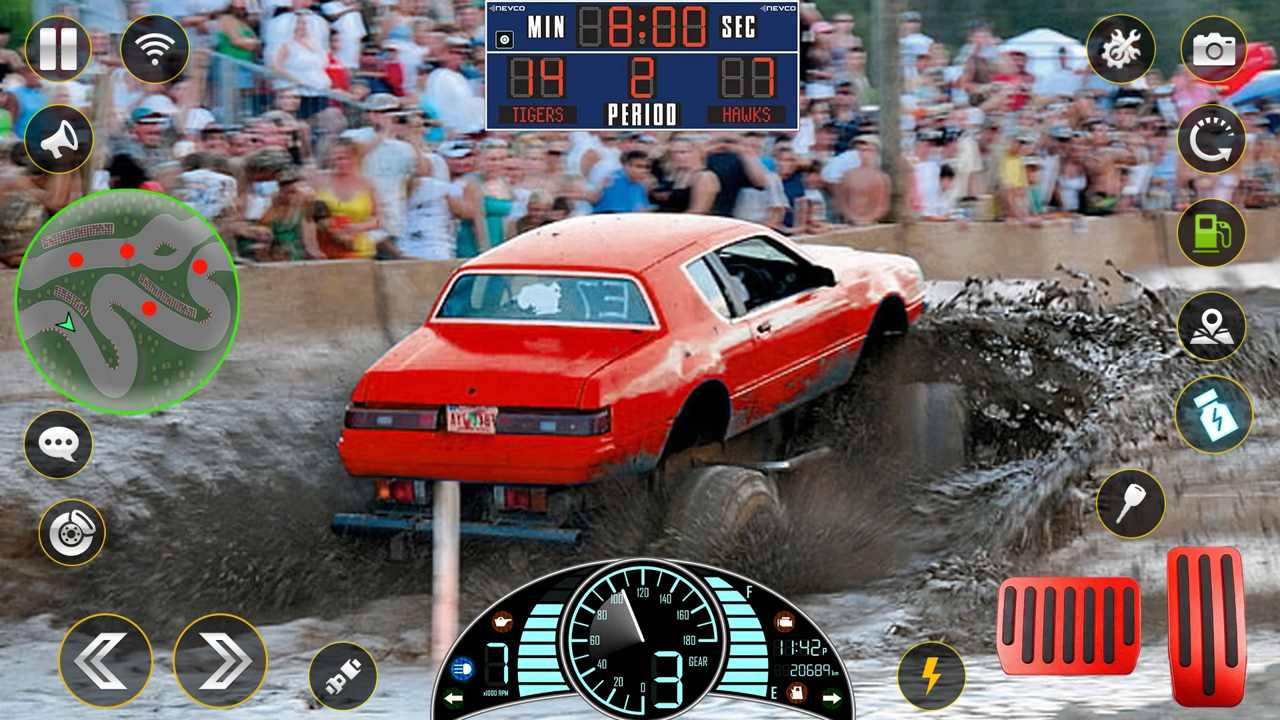Tap the minimap to view the track

point(126,300)
